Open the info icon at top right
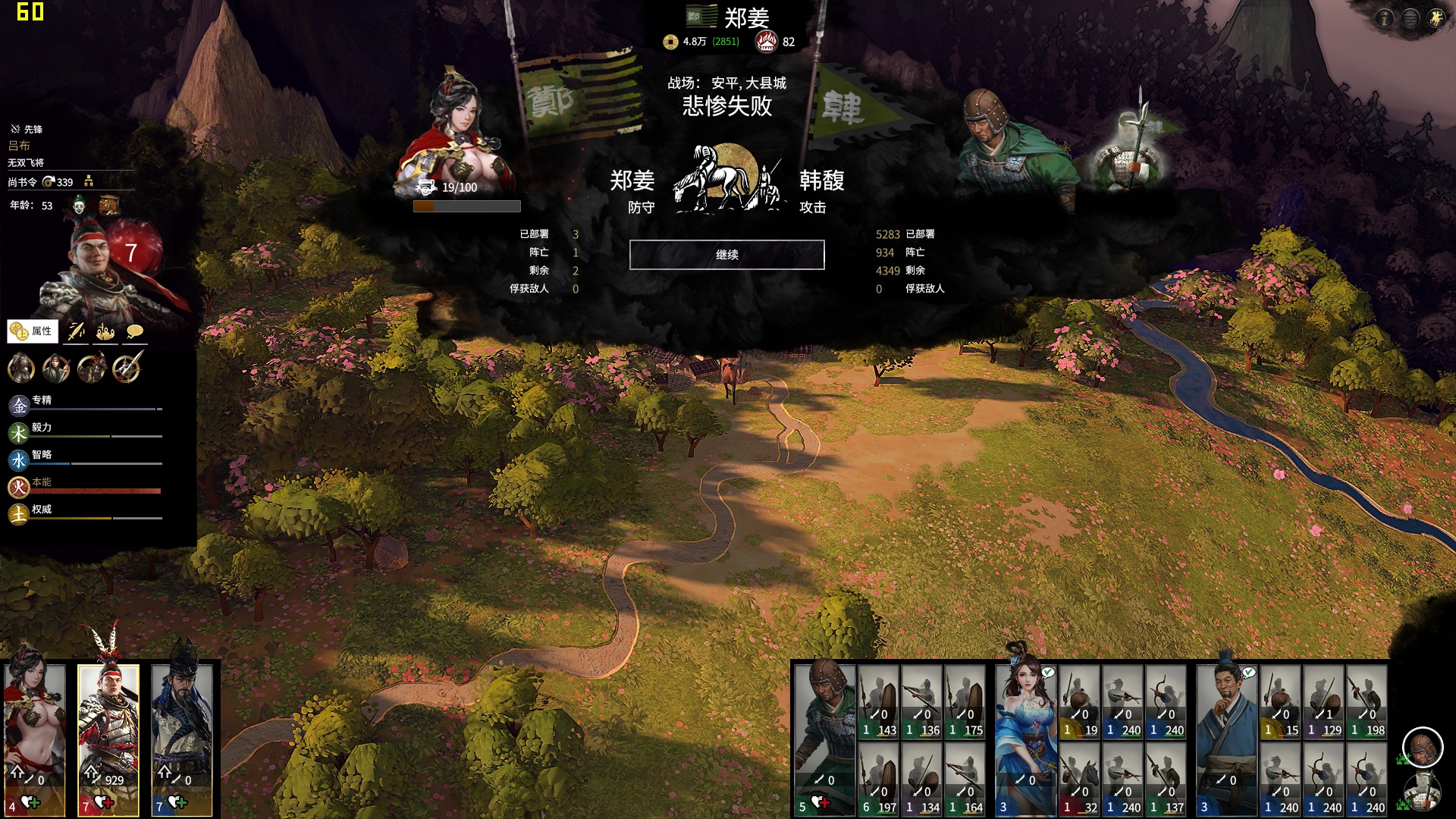 pyautogui.click(x=1385, y=18)
